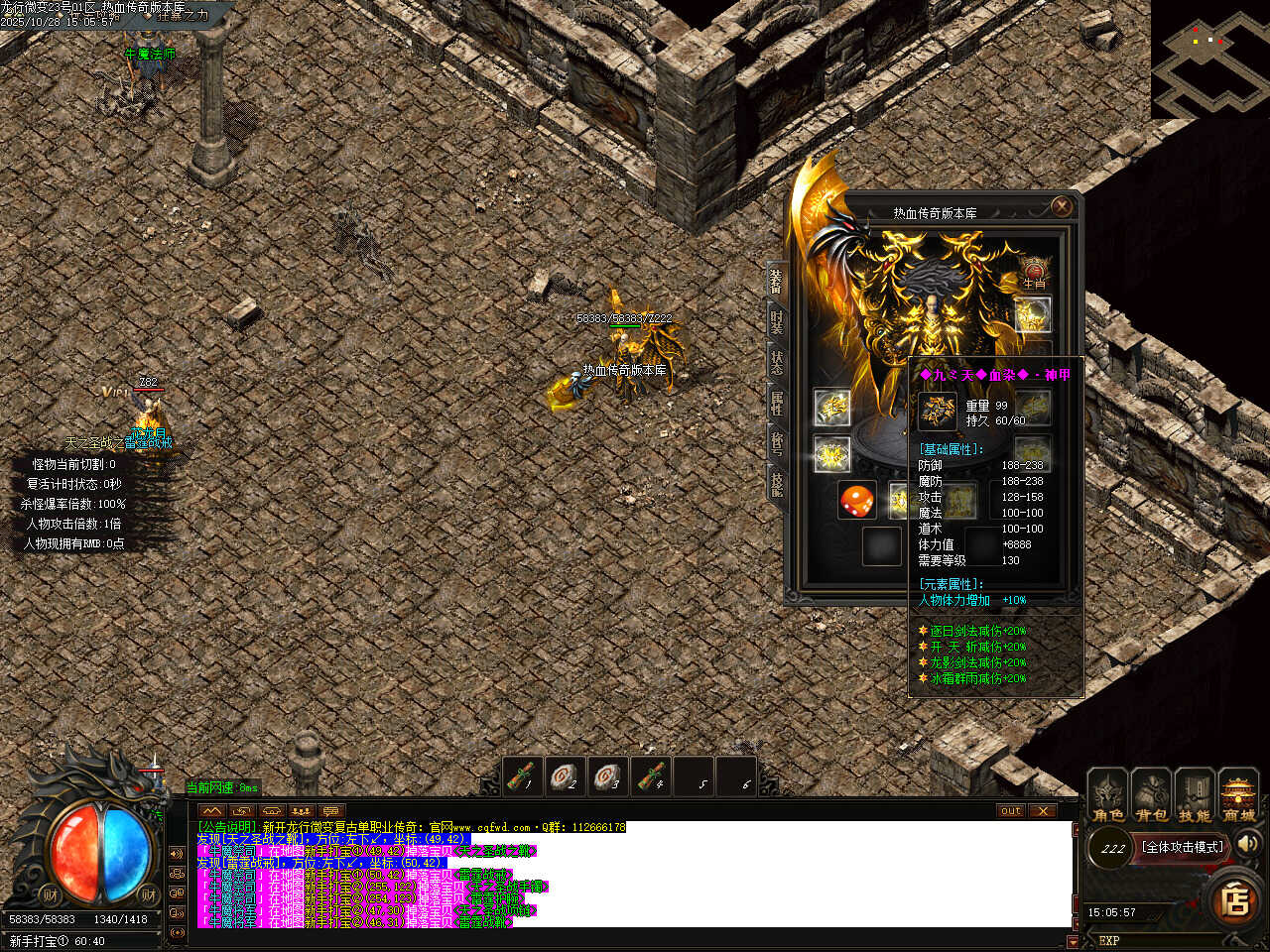
Task: Open the 背包 backpack
Action: click(1151, 796)
